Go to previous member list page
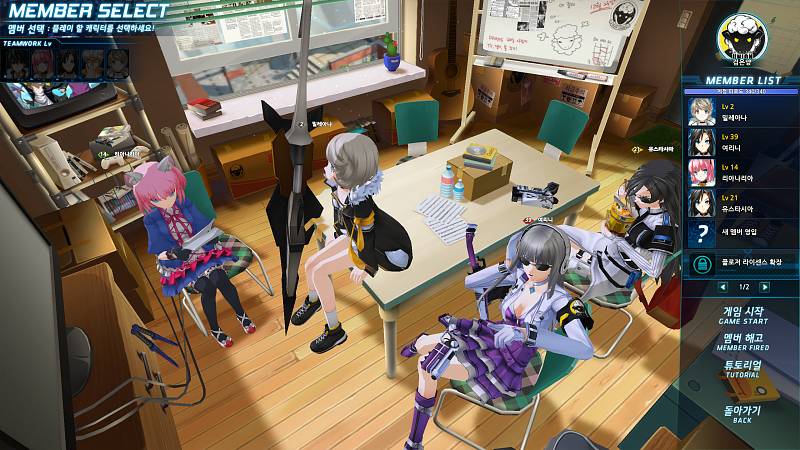This screenshot has height=450, width=800. [722, 288]
